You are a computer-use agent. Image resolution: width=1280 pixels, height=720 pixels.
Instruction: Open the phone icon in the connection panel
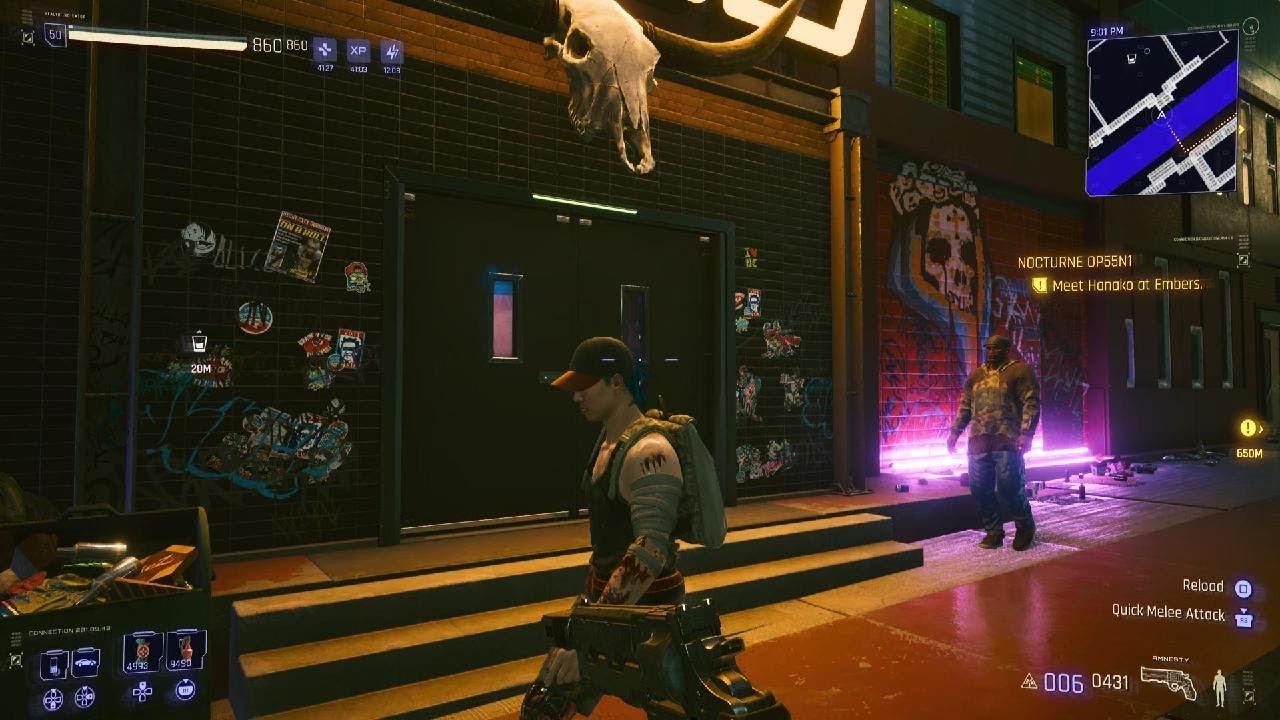(55, 664)
